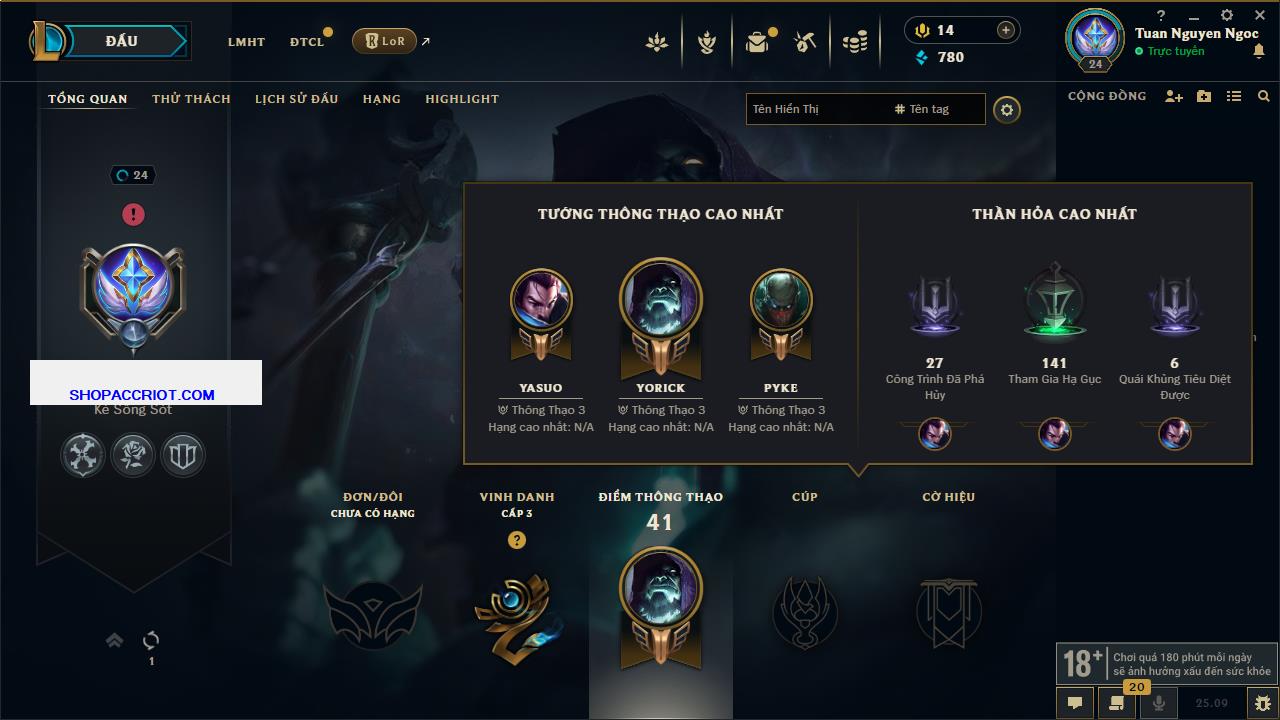Open the store coins icon
The image size is (1280, 720).
(854, 42)
